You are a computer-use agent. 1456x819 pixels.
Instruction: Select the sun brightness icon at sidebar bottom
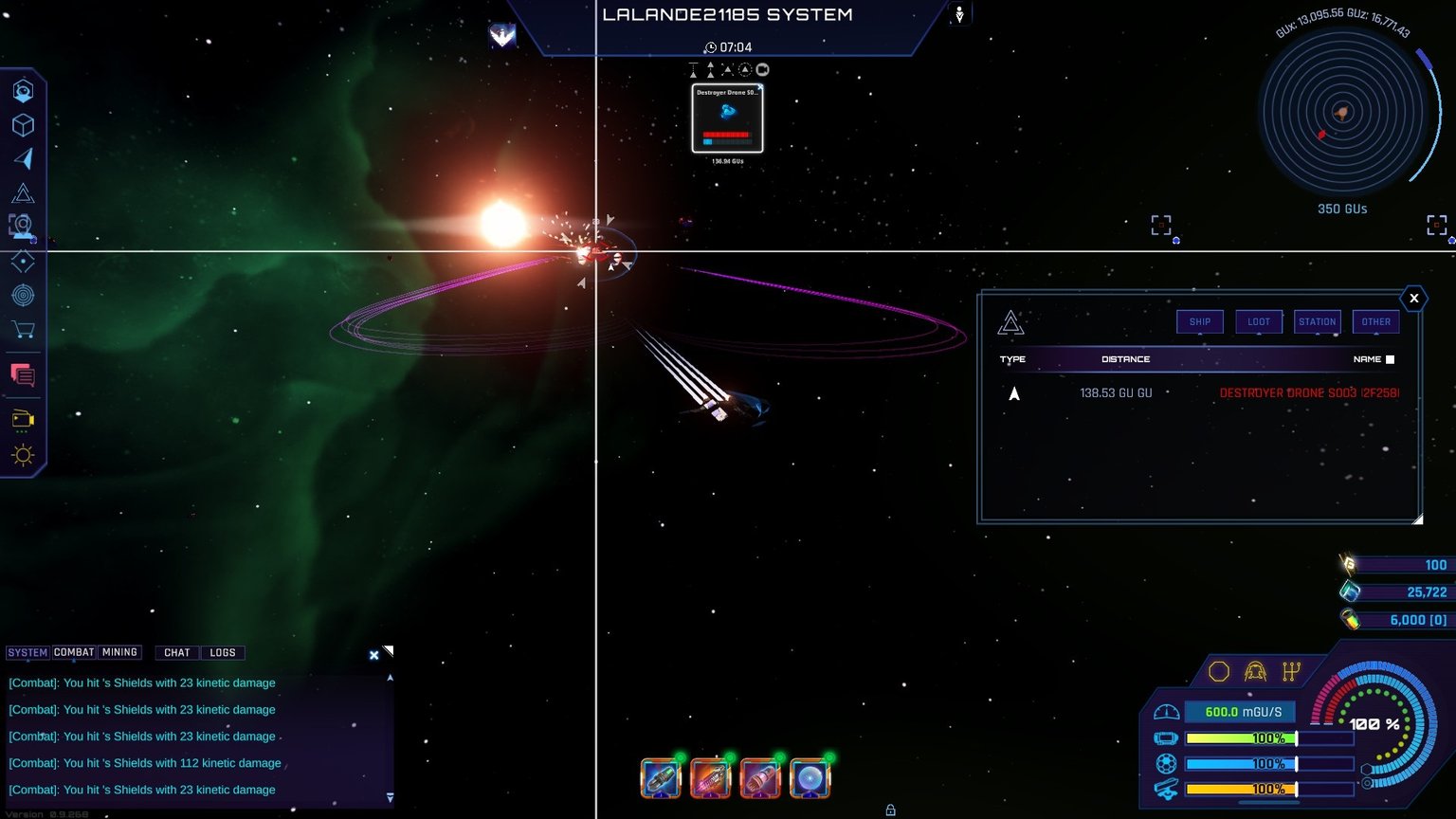point(23,455)
